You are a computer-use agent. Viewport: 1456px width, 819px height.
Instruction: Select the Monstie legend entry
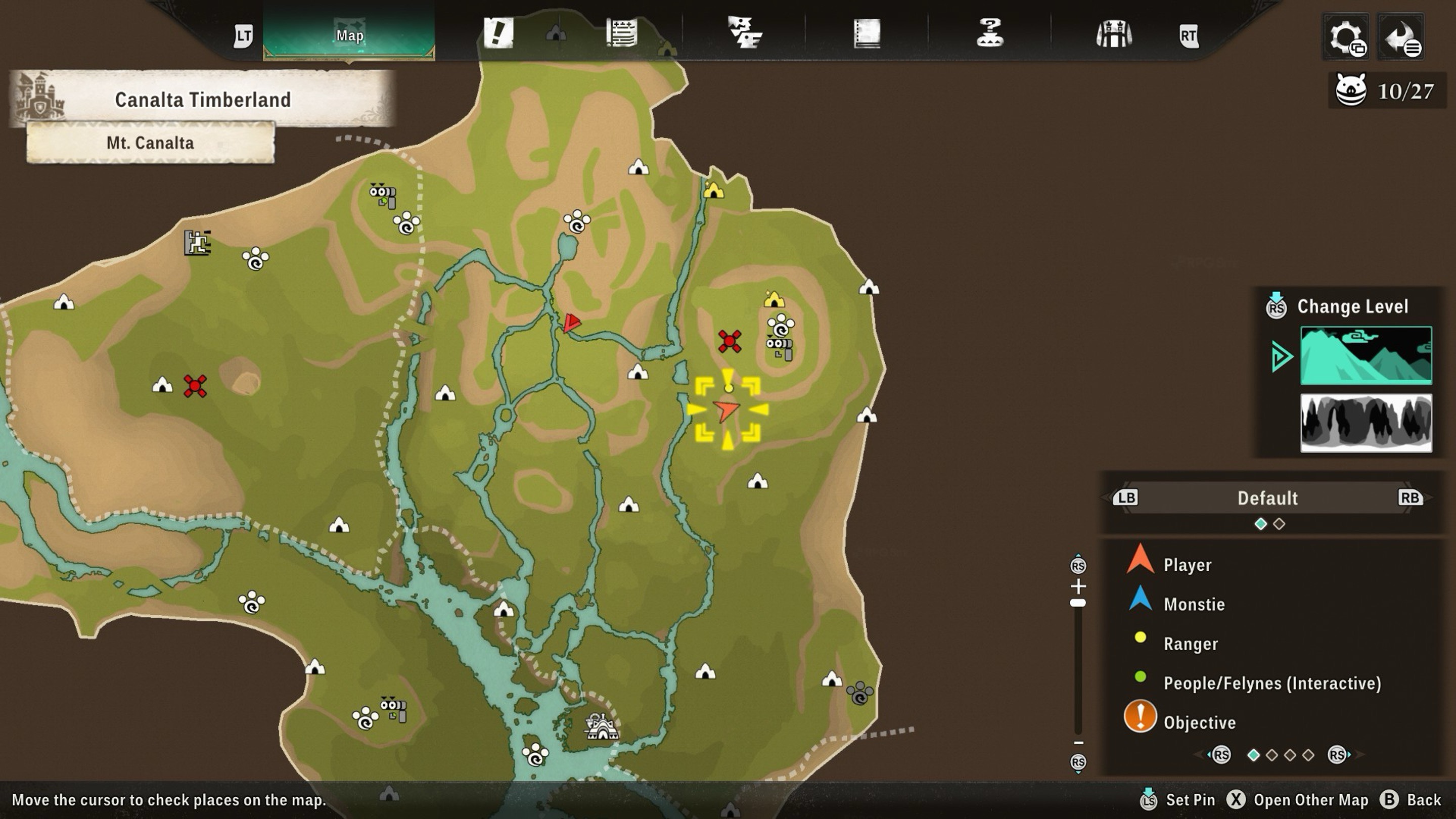[x=1194, y=604]
